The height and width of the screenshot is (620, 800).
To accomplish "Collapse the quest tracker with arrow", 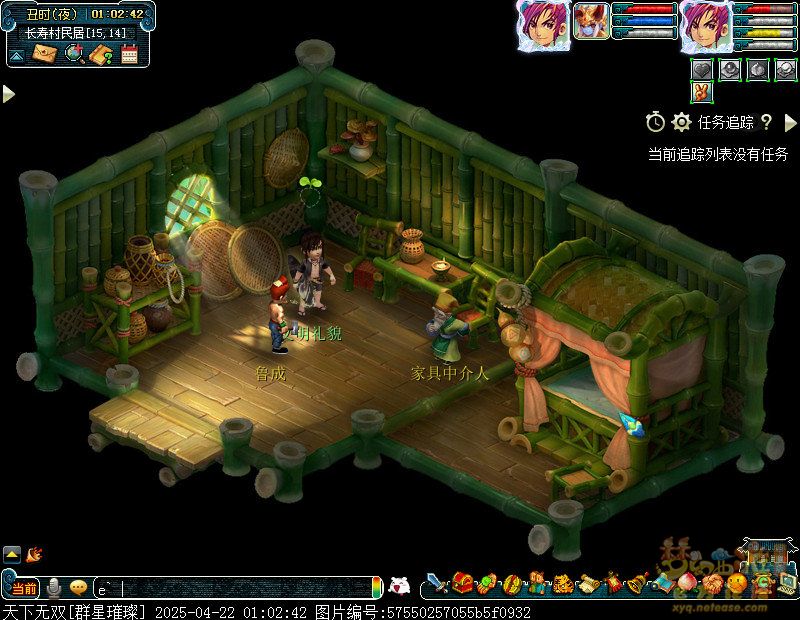I will pos(790,122).
